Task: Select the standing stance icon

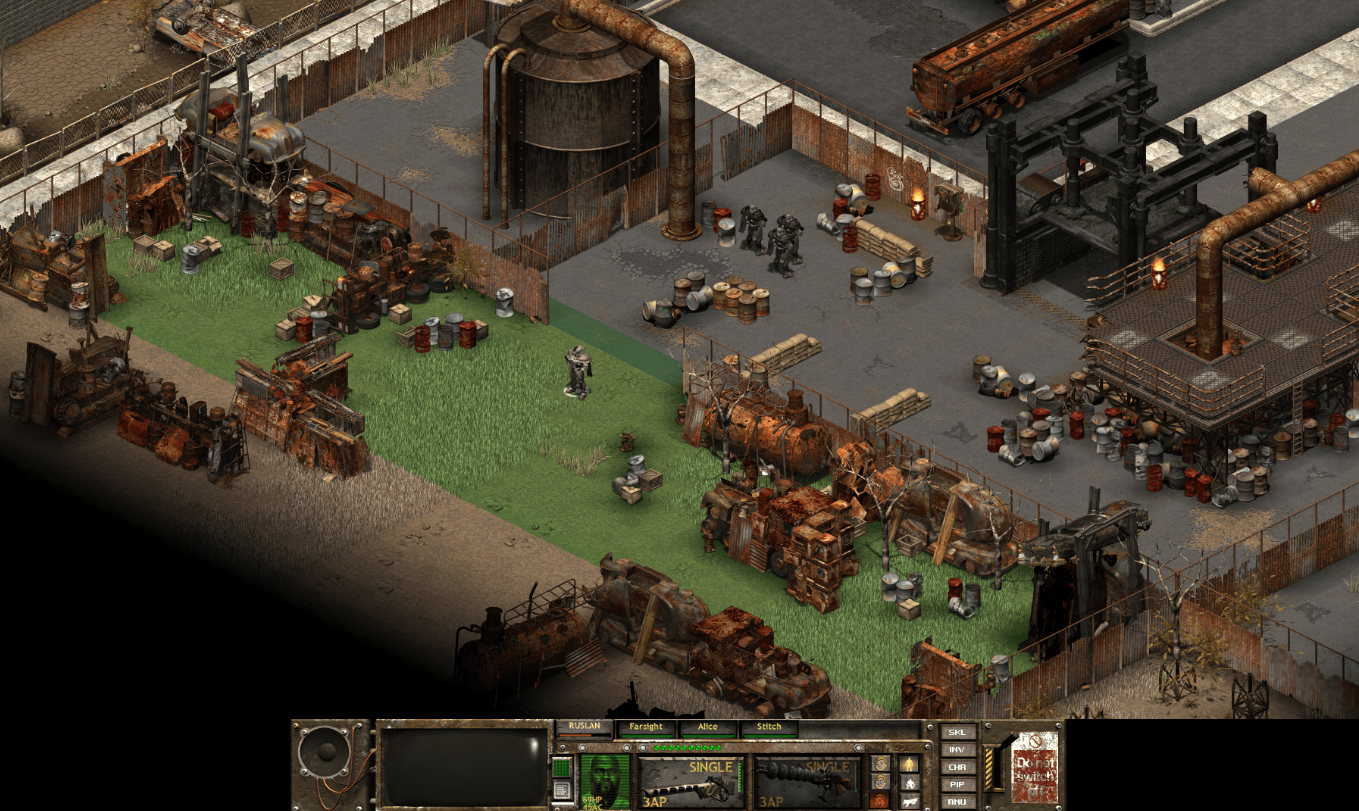Action: (x=911, y=764)
